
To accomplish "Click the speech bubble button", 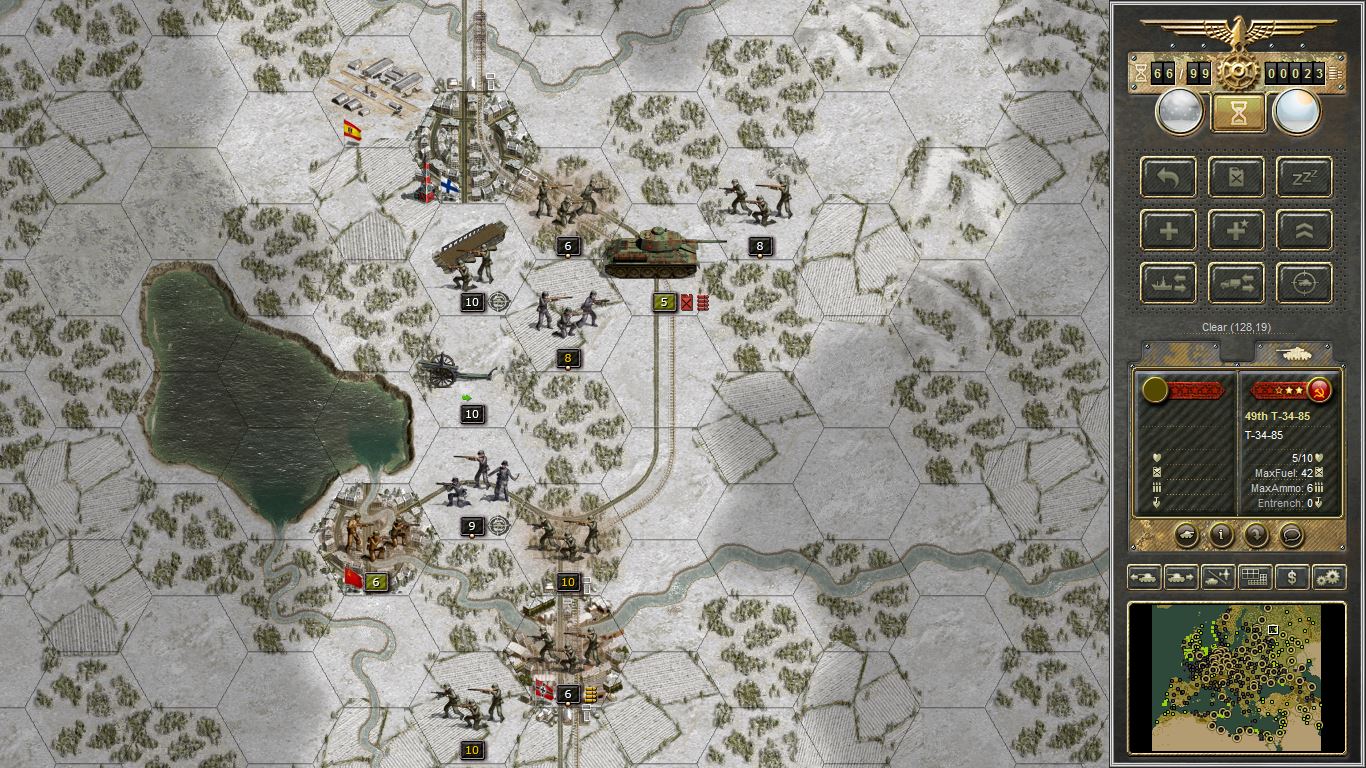I will pyautogui.click(x=1291, y=535).
